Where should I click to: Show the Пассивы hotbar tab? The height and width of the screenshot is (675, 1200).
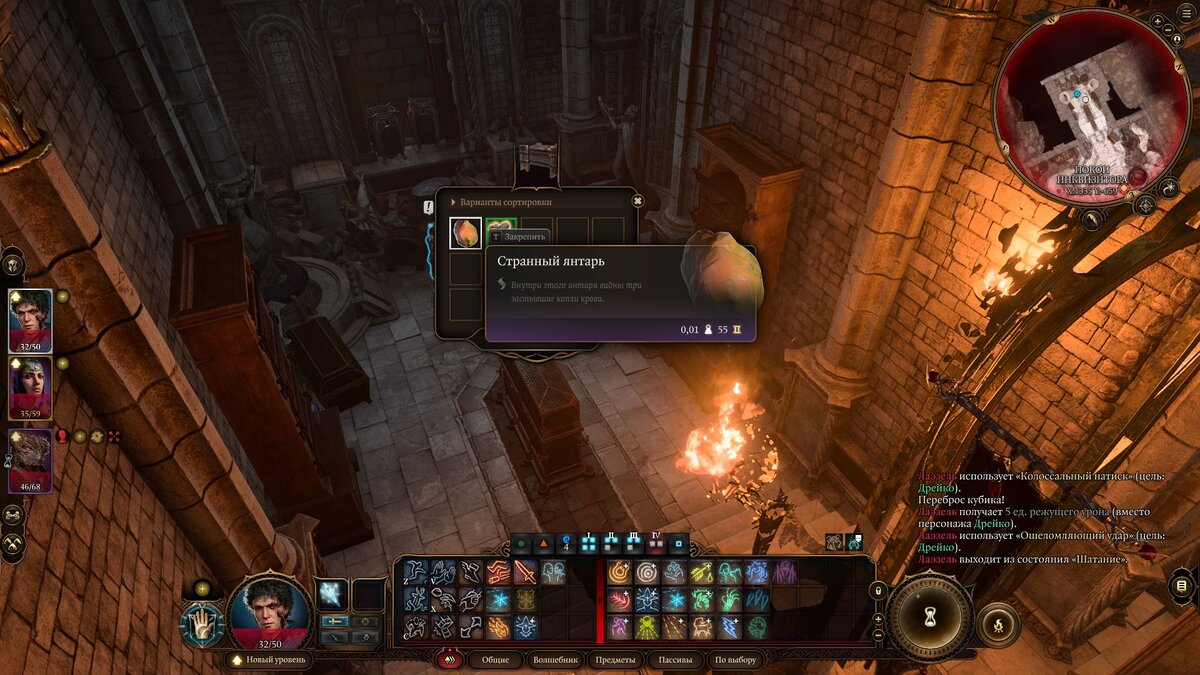coord(675,660)
